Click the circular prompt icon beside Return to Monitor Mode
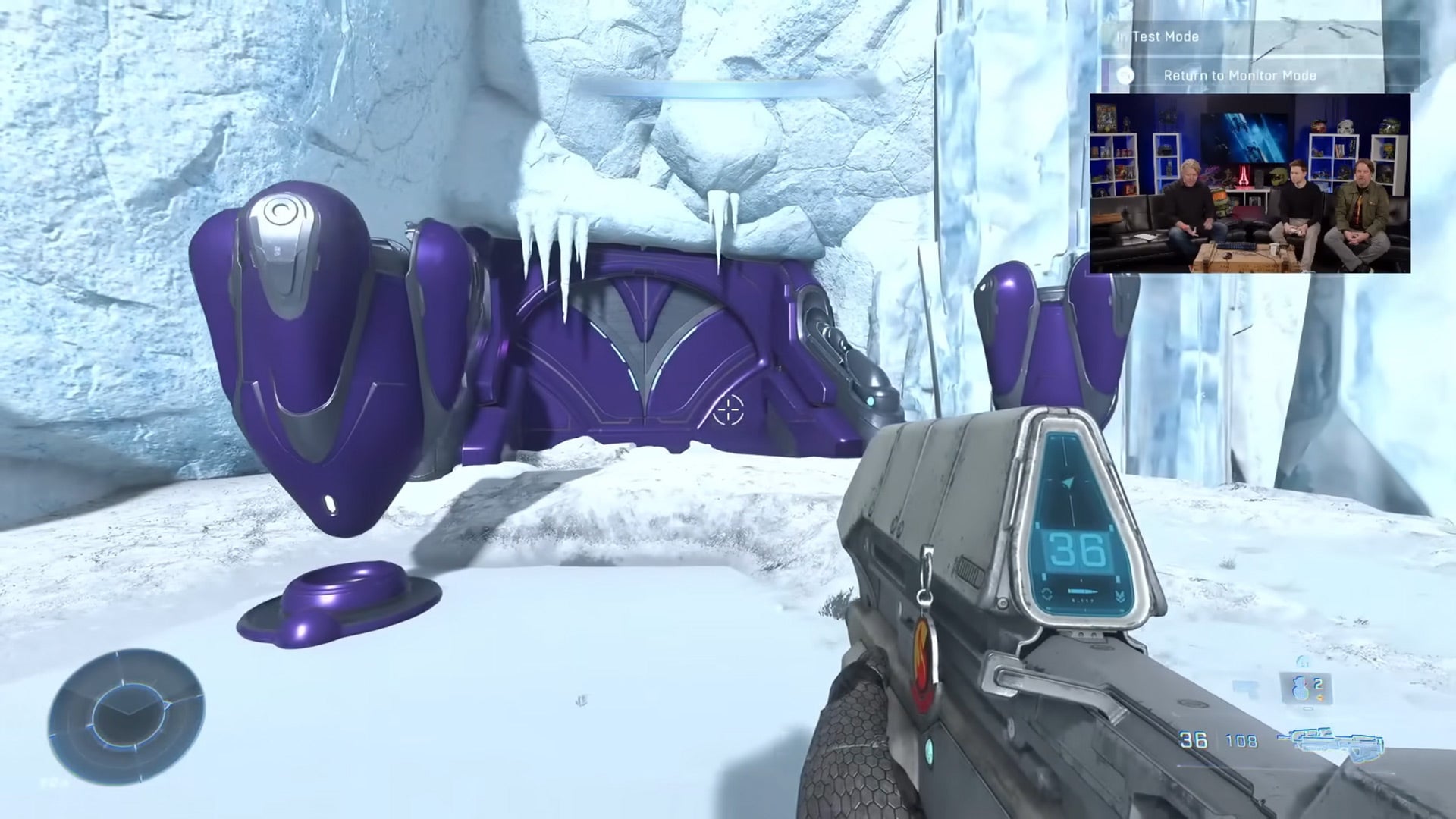Screen dimensions: 1456x819 point(1125,76)
